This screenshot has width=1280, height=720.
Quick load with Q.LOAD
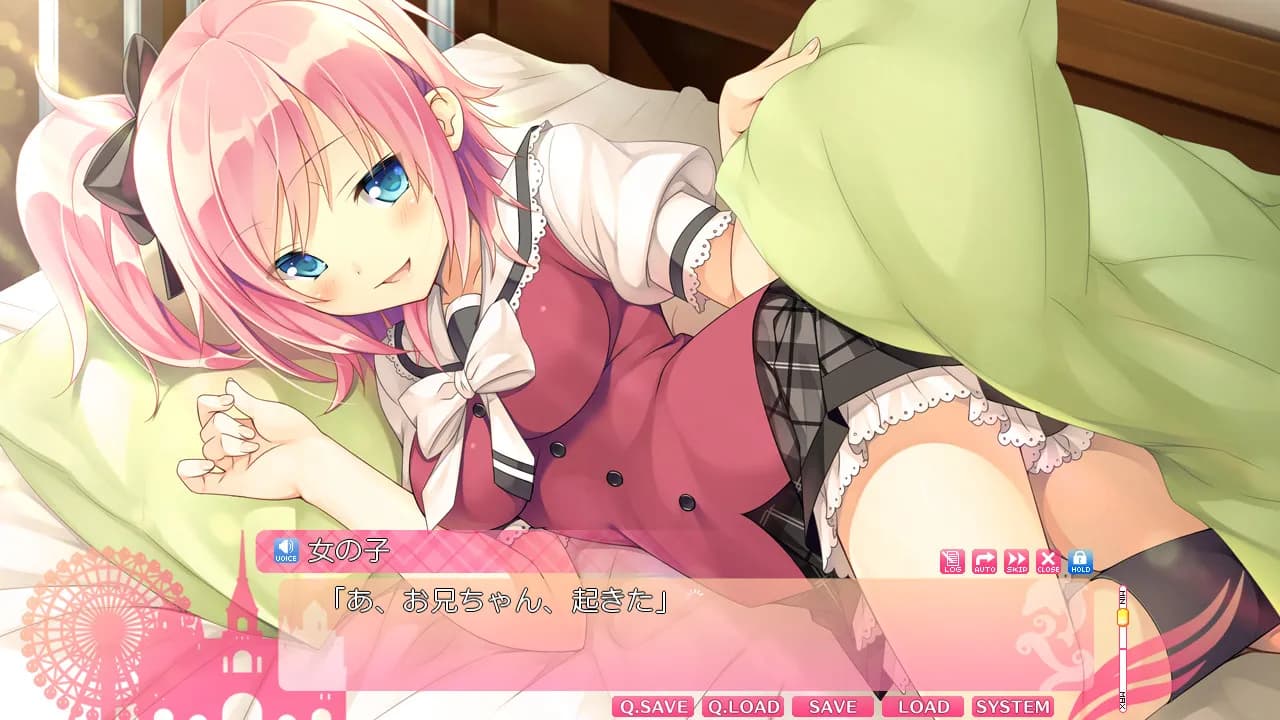pyautogui.click(x=742, y=707)
